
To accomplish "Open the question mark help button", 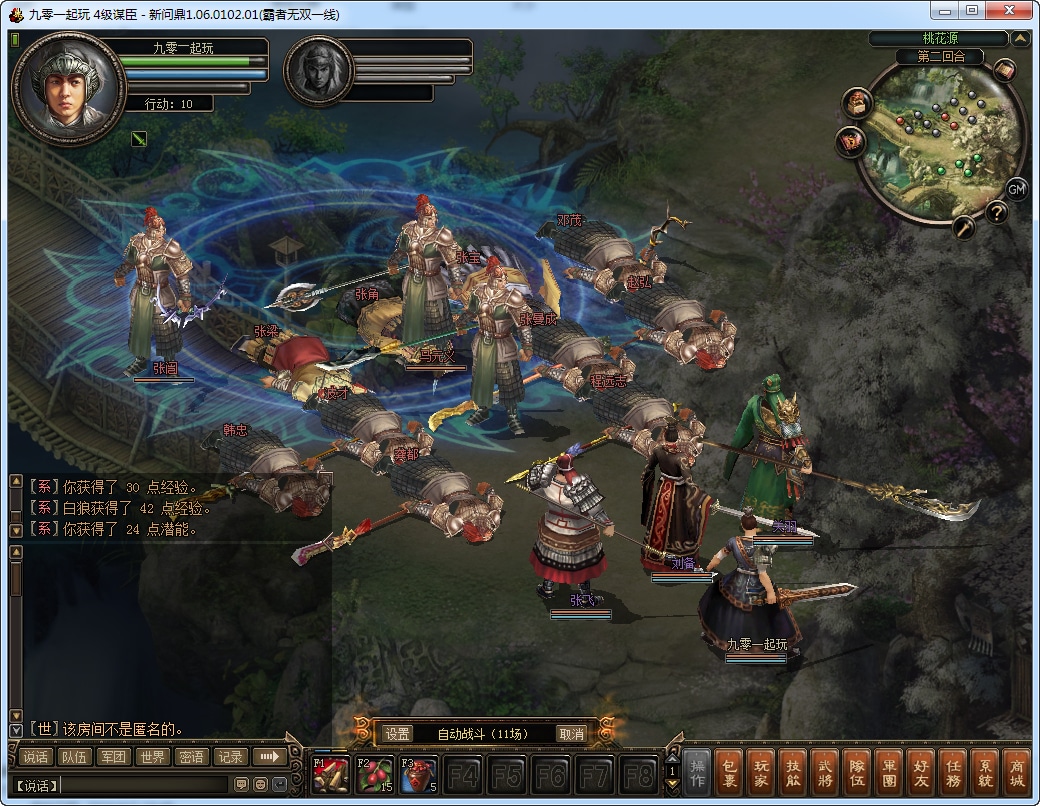I will click(x=996, y=212).
